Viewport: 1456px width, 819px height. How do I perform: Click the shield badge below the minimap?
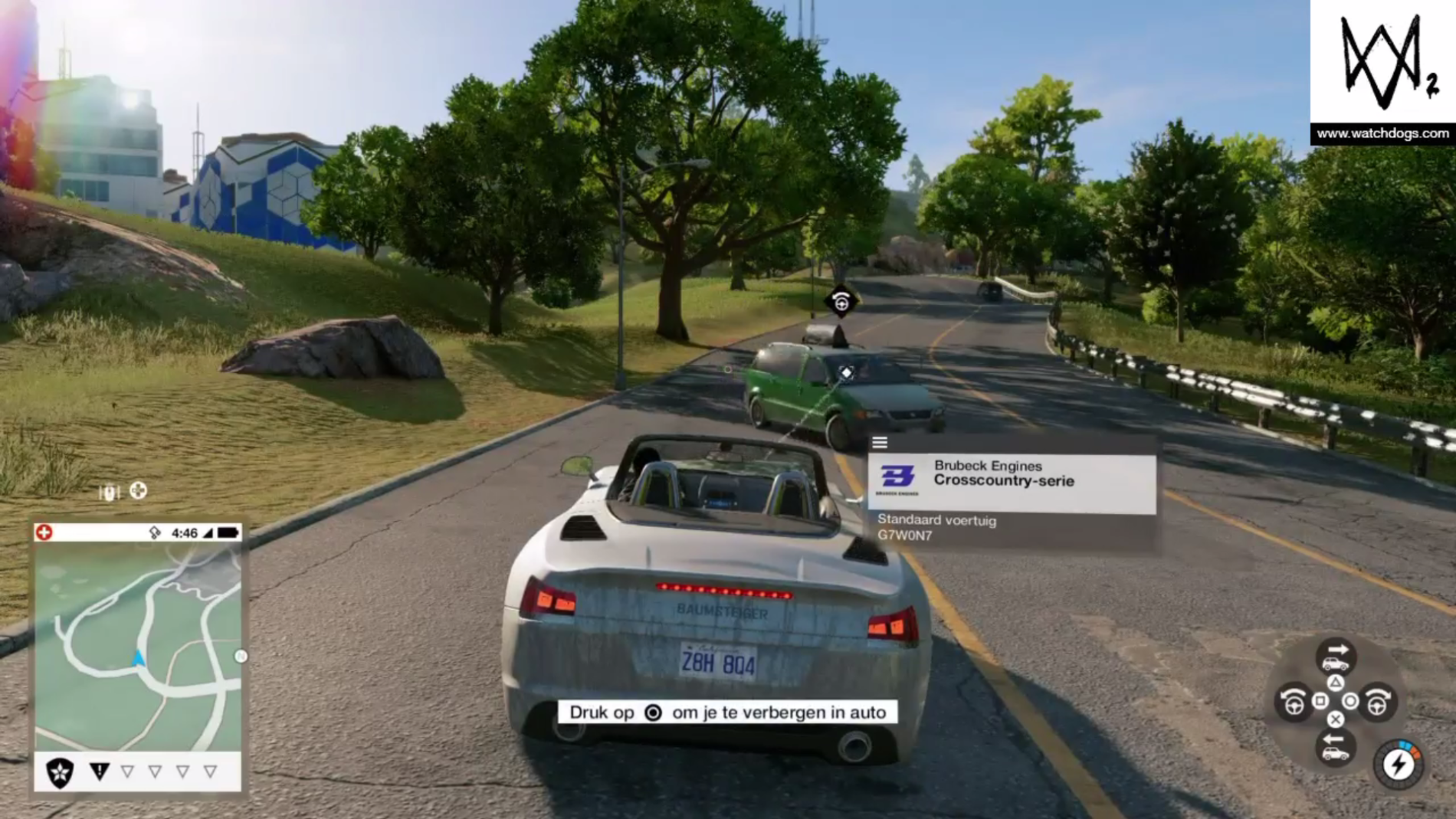pyautogui.click(x=59, y=771)
